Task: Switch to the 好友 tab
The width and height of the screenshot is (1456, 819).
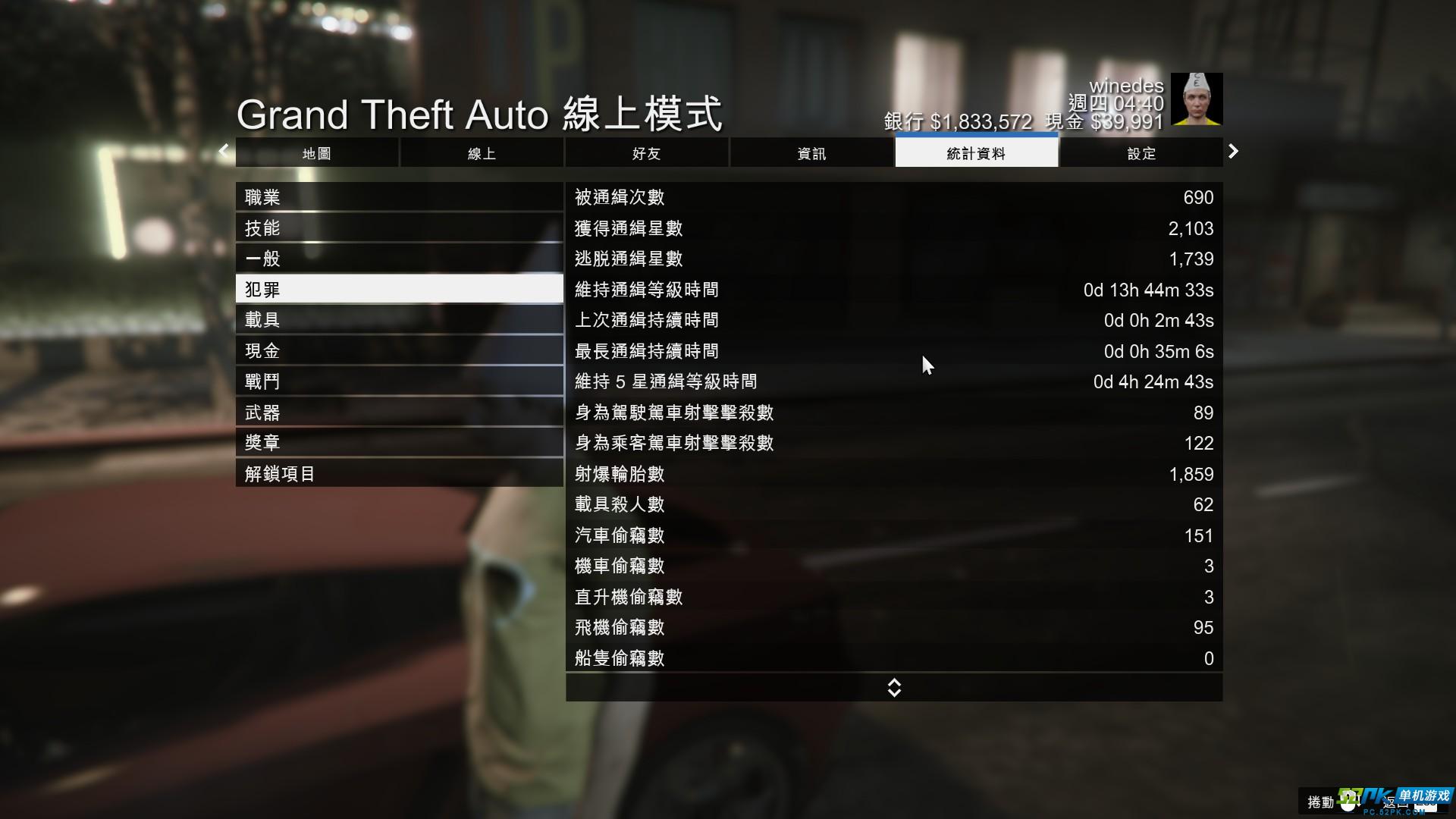Action: [x=646, y=152]
